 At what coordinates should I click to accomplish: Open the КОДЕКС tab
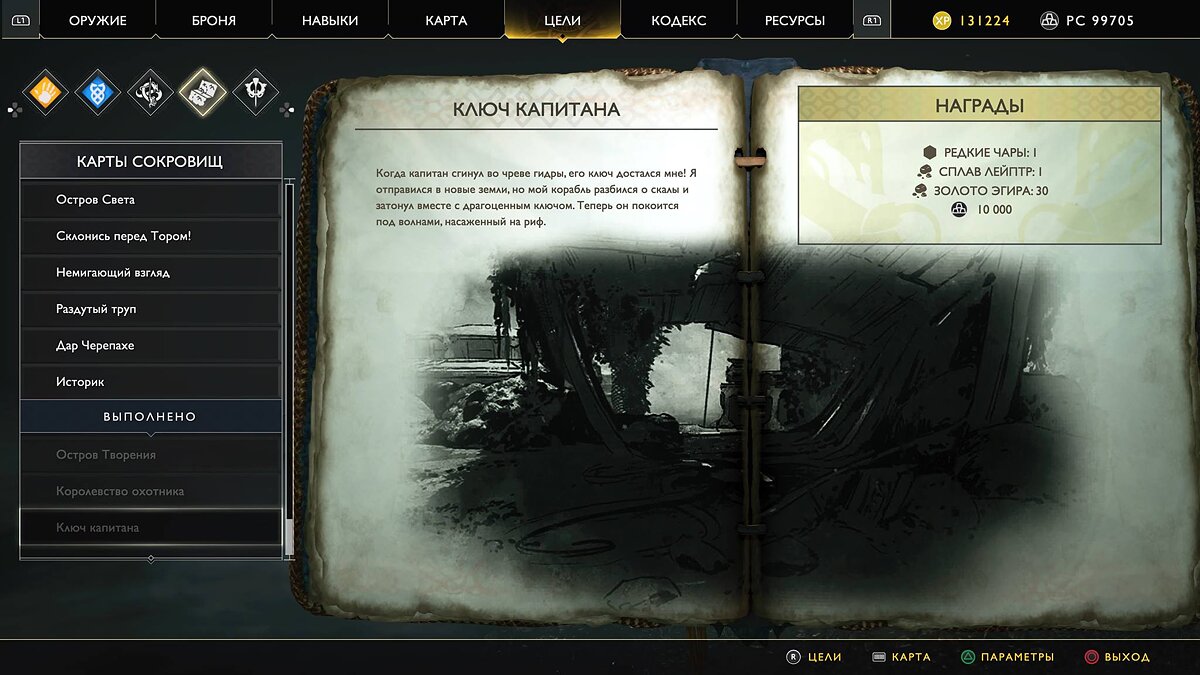point(678,21)
